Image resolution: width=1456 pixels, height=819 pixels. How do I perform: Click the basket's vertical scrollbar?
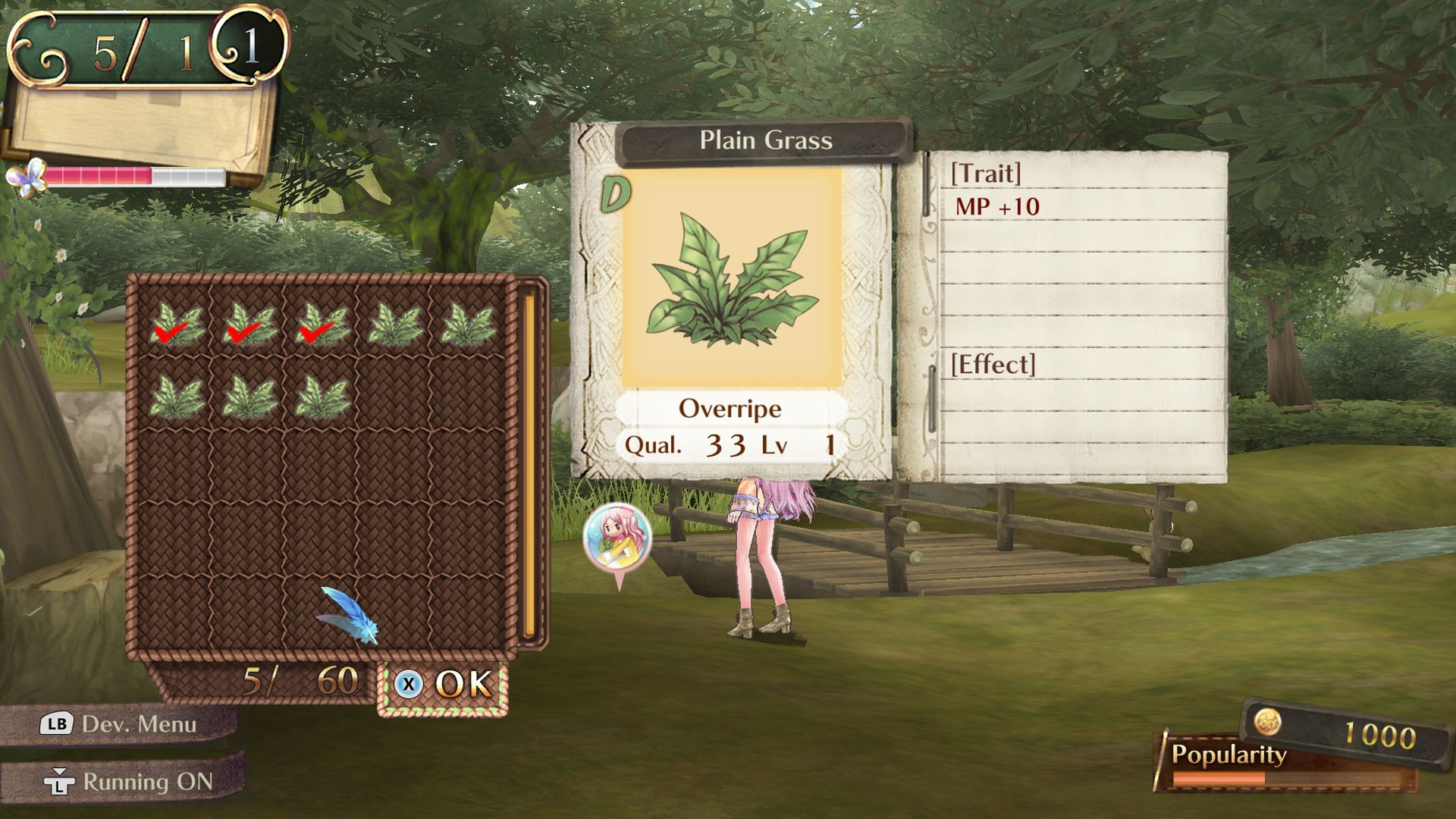[x=529, y=464]
